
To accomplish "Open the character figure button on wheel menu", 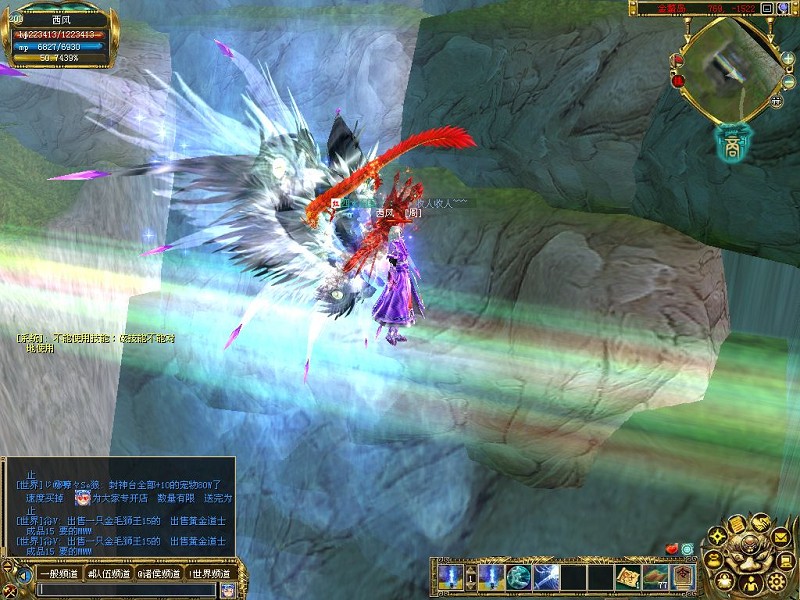I will [x=749, y=584].
